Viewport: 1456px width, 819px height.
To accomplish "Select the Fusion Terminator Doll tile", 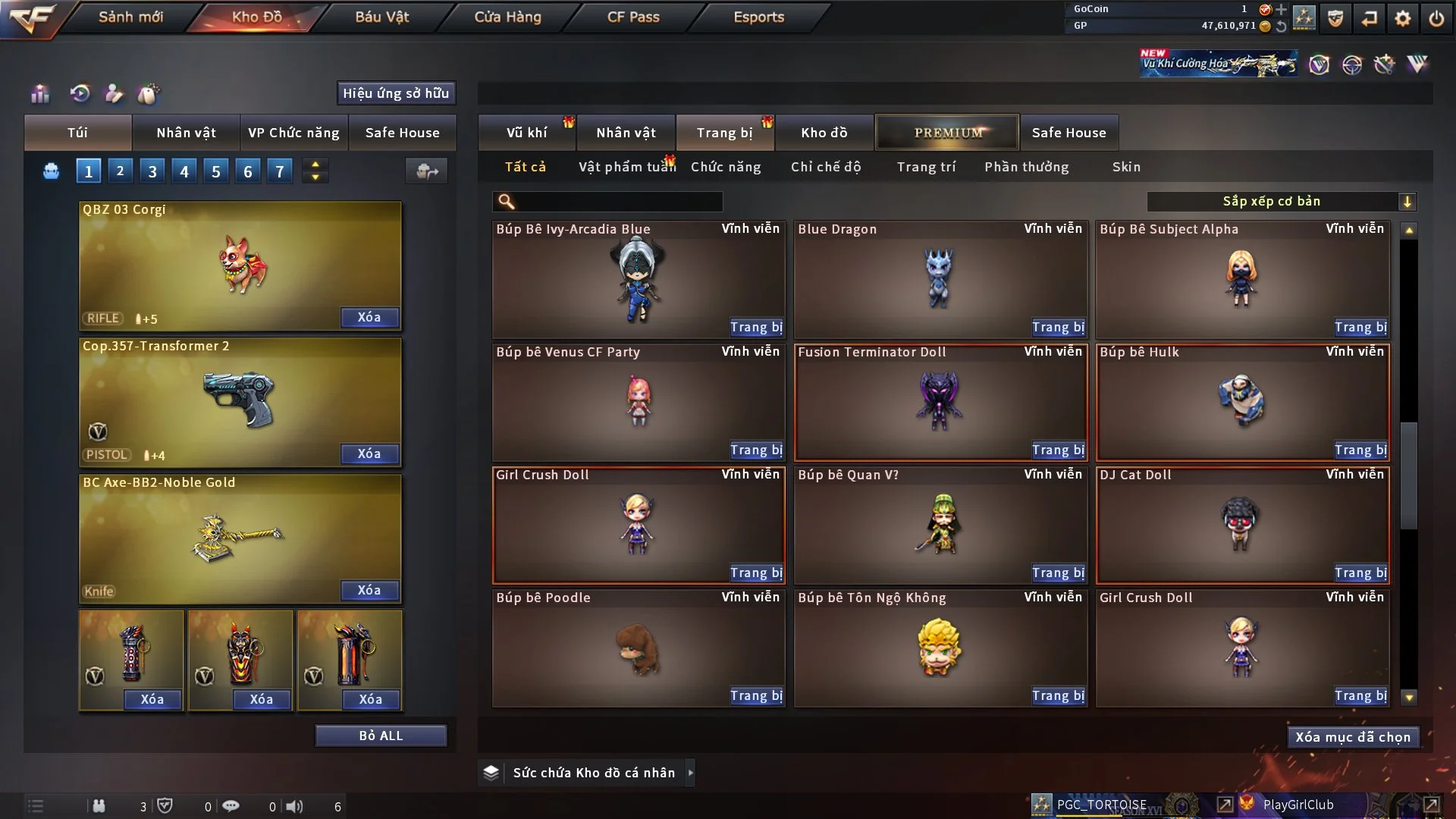I will point(940,402).
